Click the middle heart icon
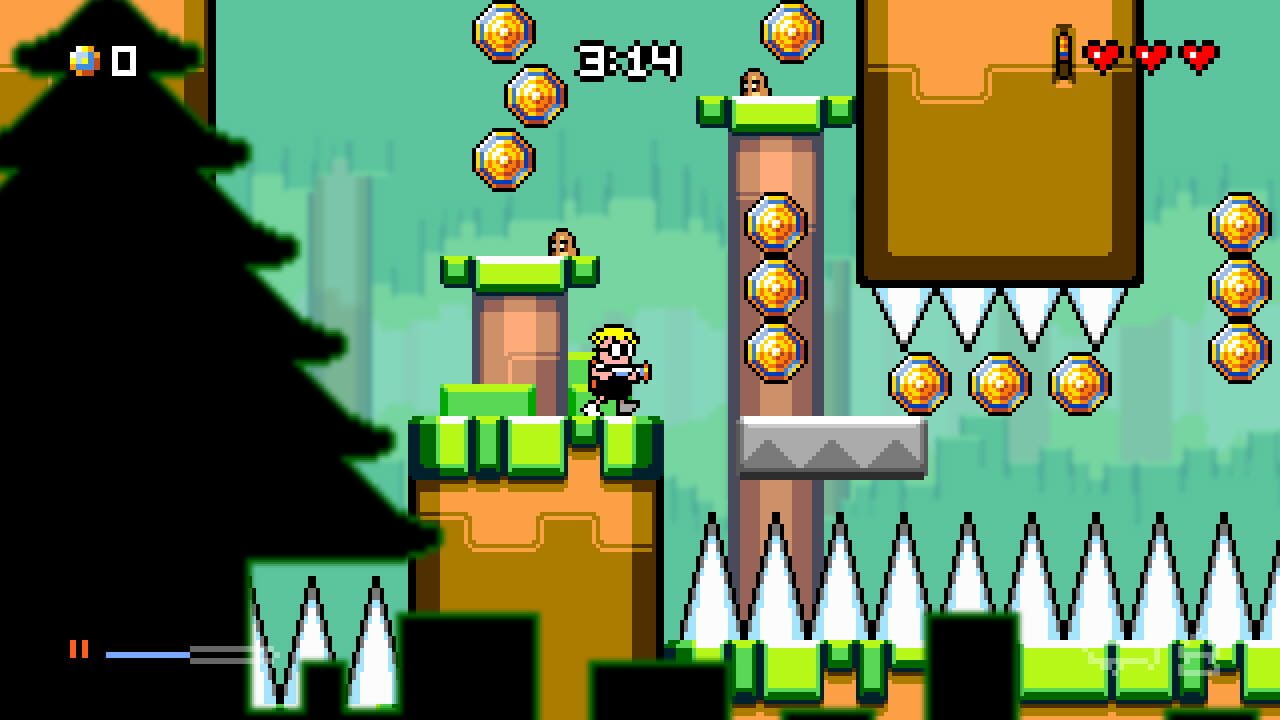Viewport: 1280px width, 720px height. click(1152, 57)
